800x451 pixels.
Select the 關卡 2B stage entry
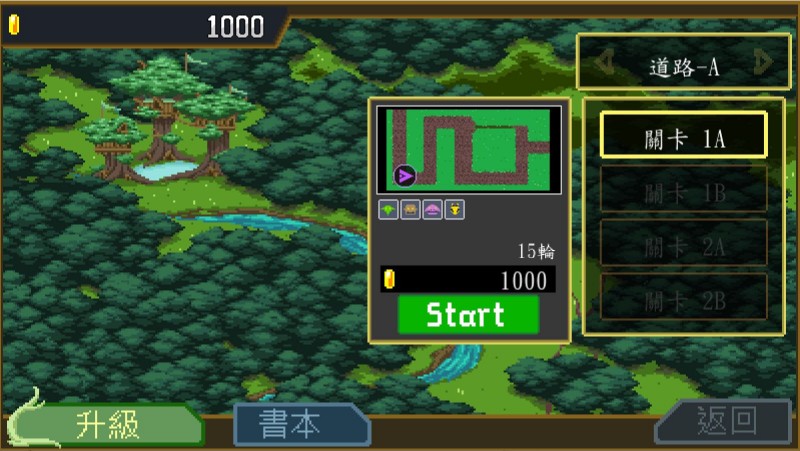point(684,297)
